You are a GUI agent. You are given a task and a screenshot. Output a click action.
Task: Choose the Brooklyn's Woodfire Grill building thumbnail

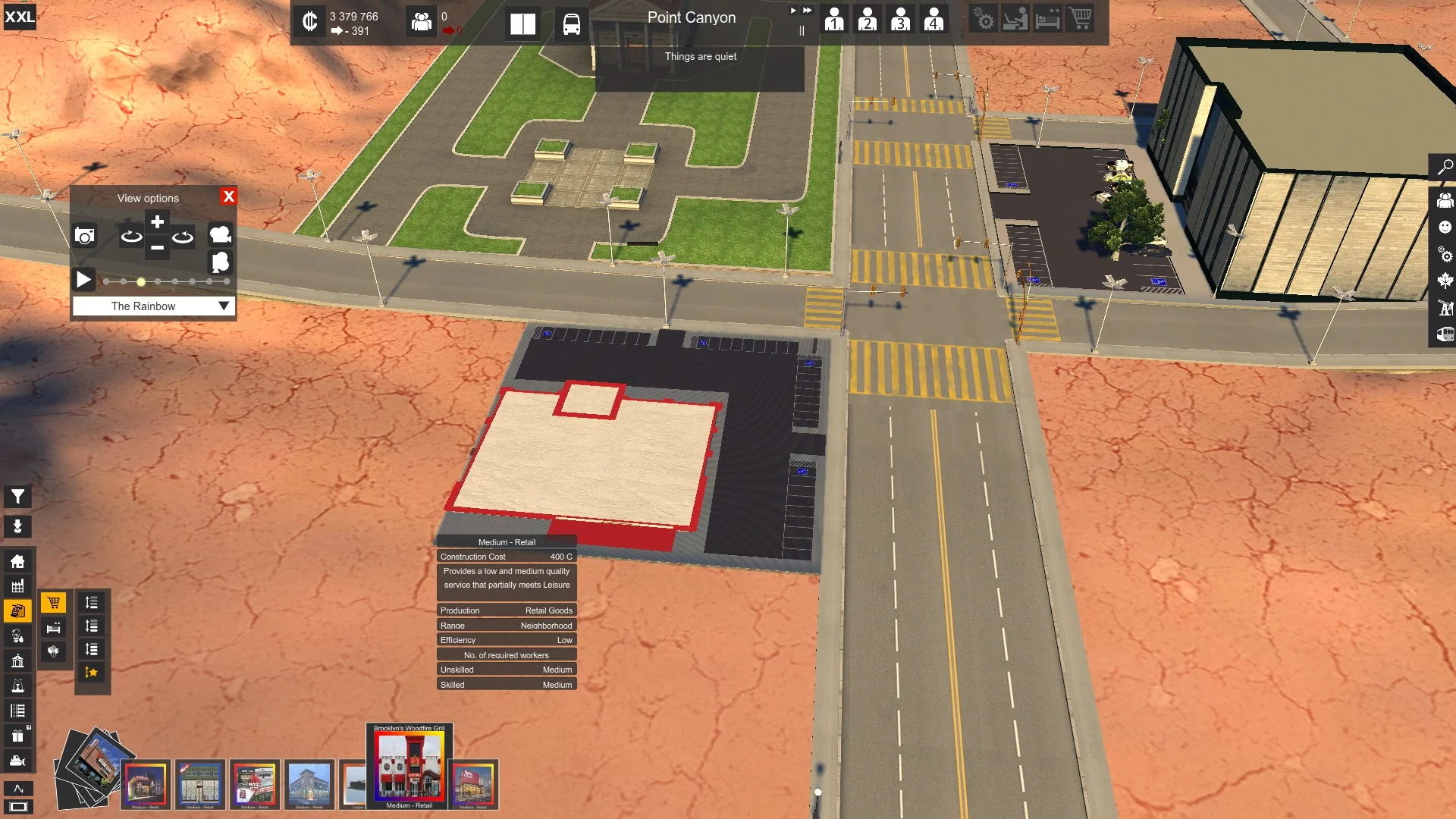pos(409,766)
